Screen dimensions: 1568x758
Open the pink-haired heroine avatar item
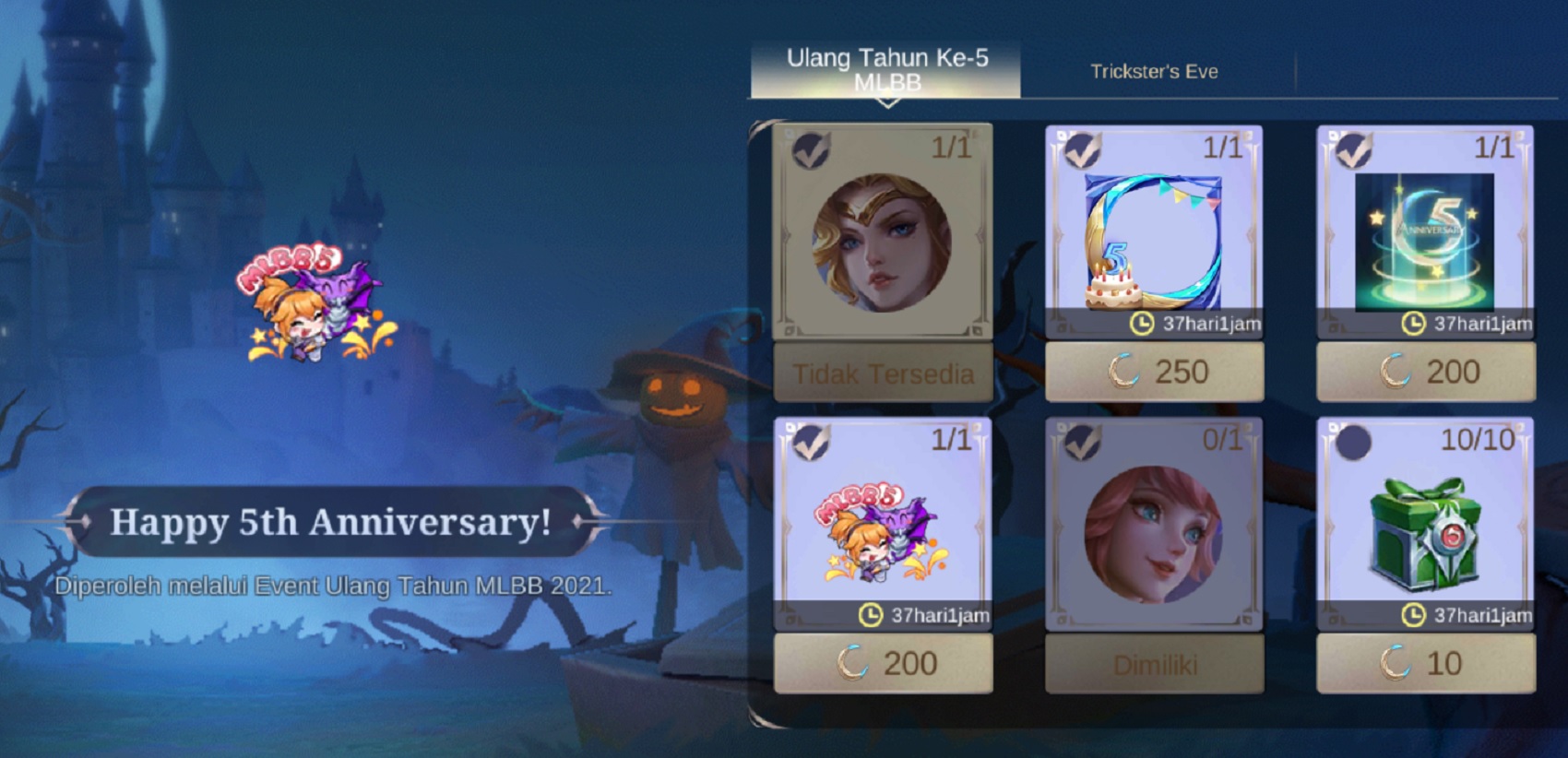click(x=1153, y=535)
